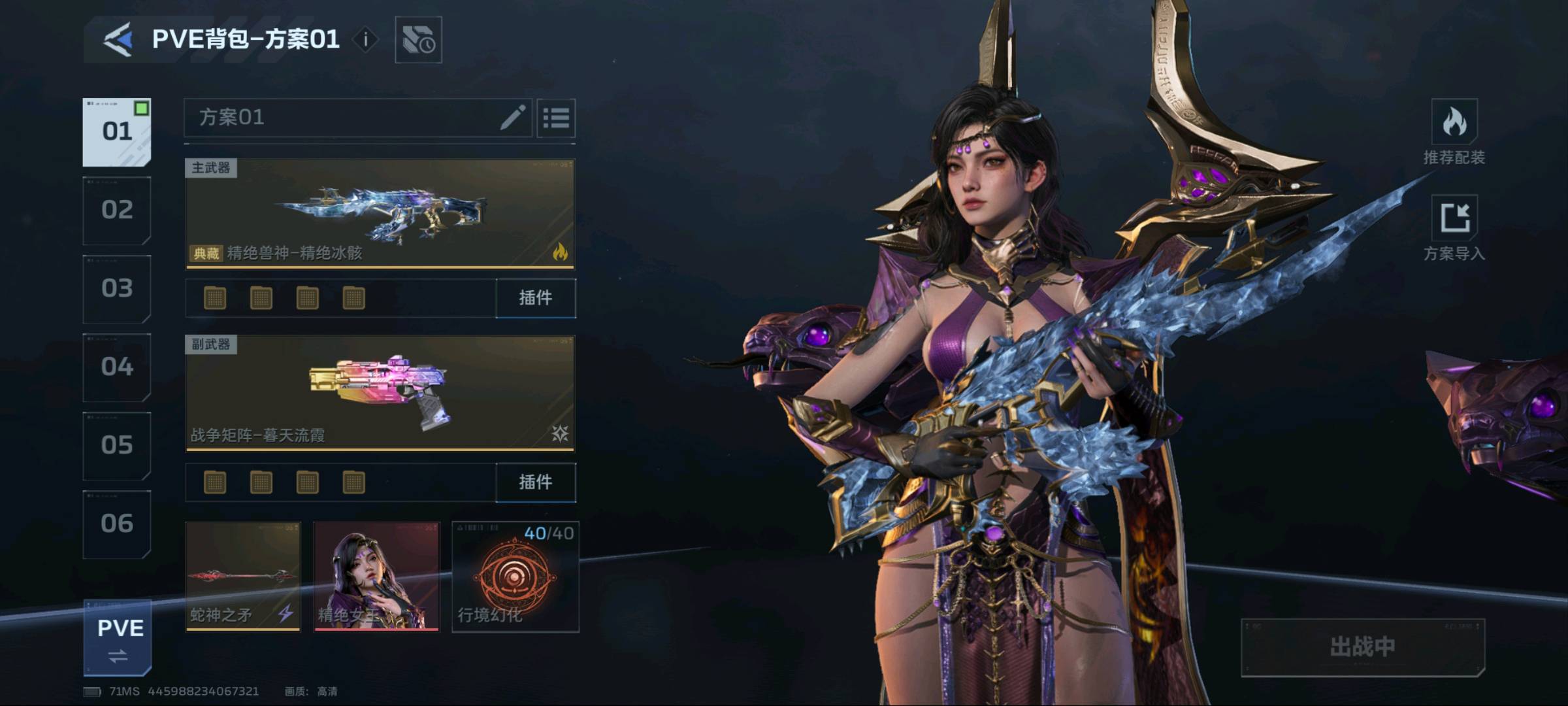Open the loadout list view icon
The width and height of the screenshot is (1568, 706).
click(556, 118)
